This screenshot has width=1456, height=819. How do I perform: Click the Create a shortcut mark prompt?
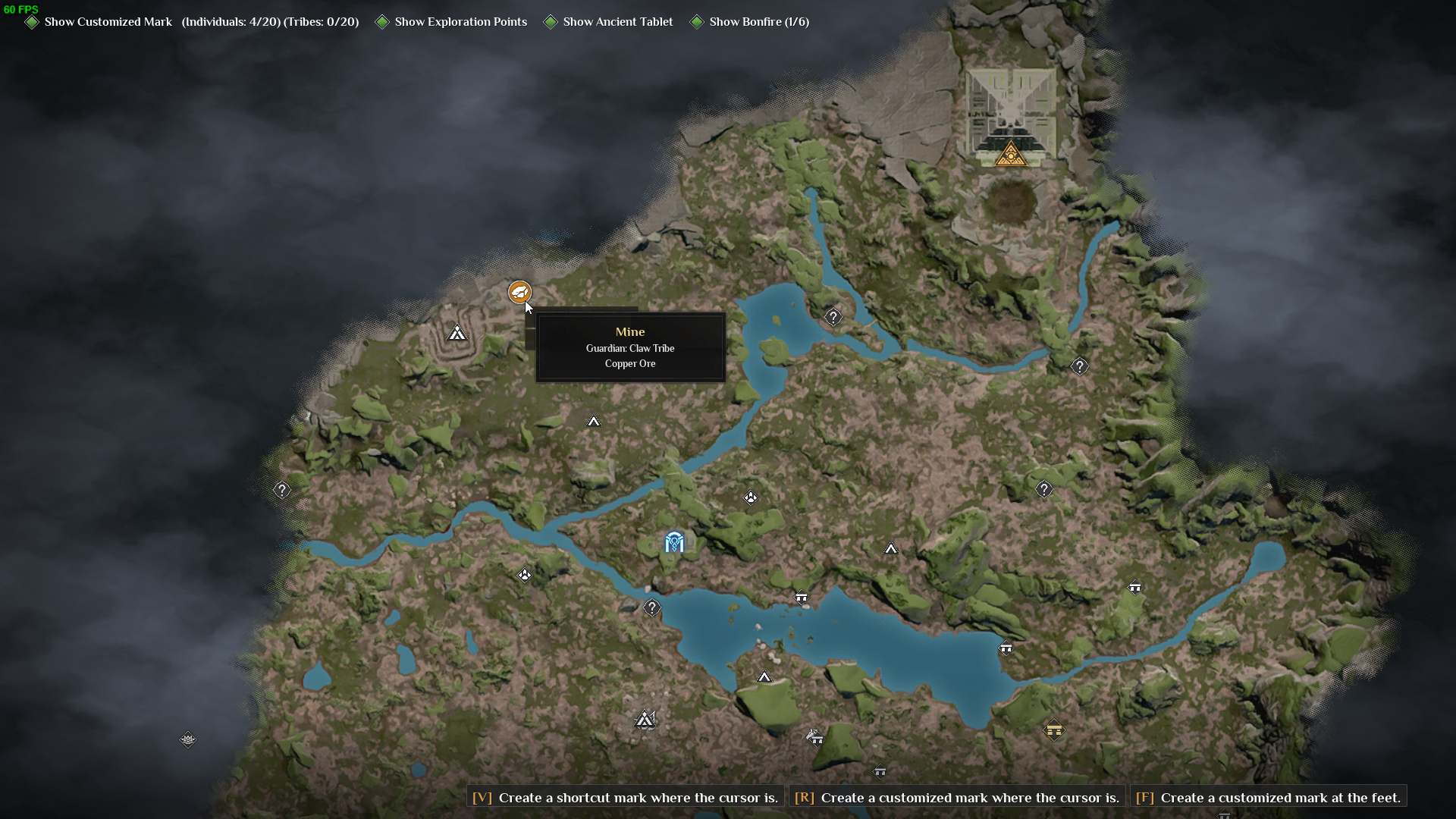click(623, 797)
